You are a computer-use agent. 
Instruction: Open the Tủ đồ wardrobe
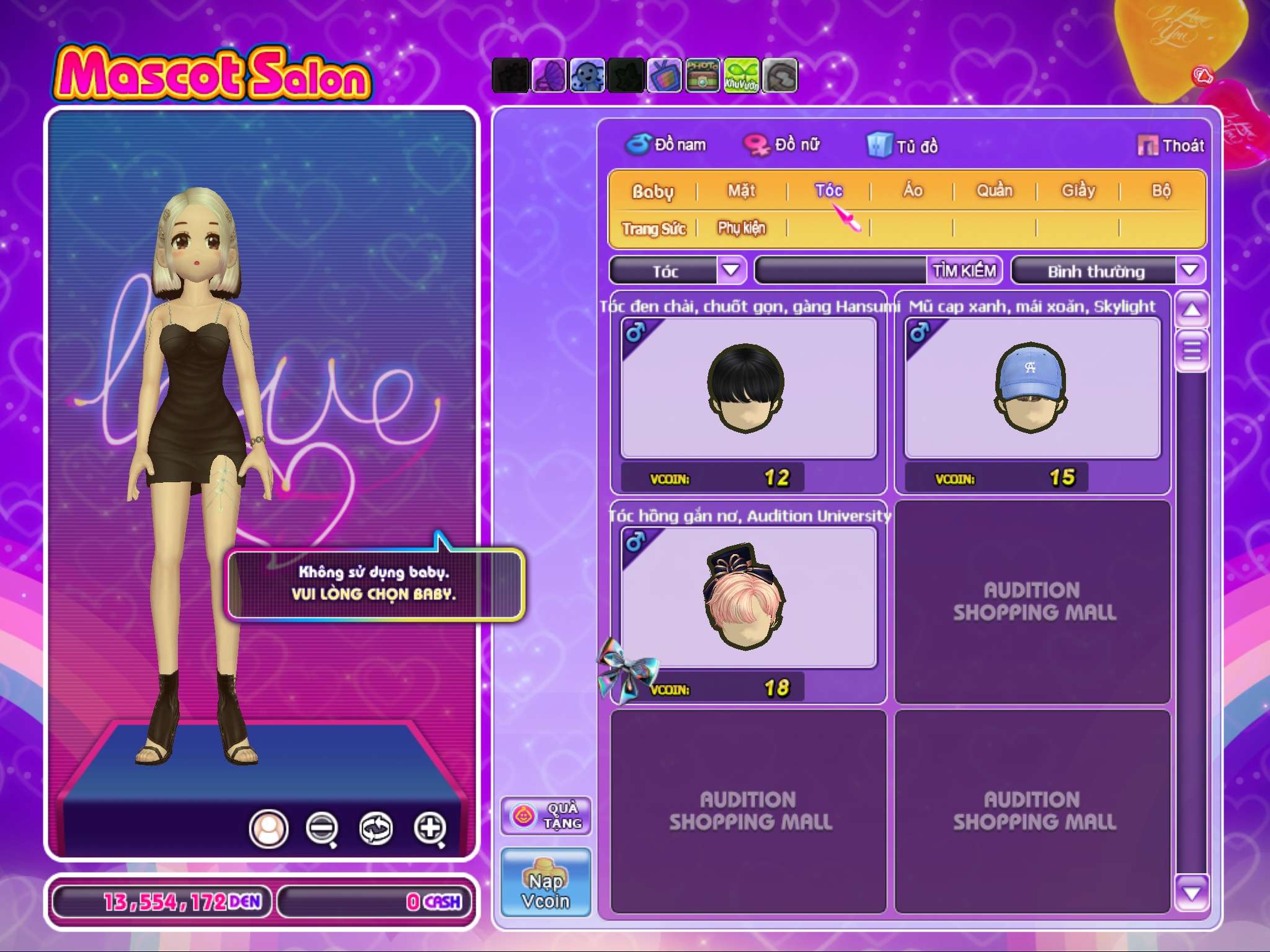[x=903, y=146]
